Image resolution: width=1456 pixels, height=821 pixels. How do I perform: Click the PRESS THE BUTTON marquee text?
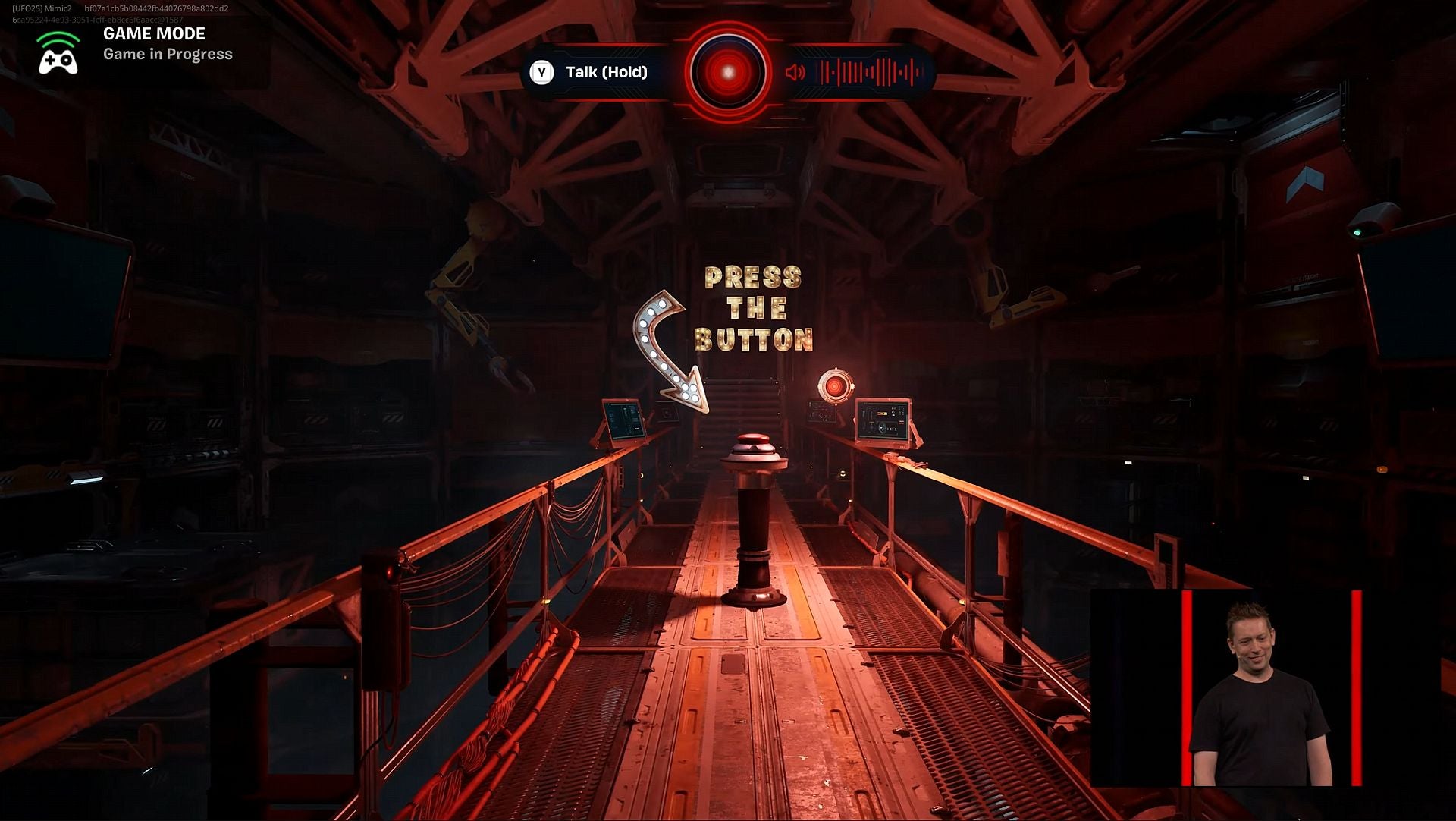coord(753,307)
